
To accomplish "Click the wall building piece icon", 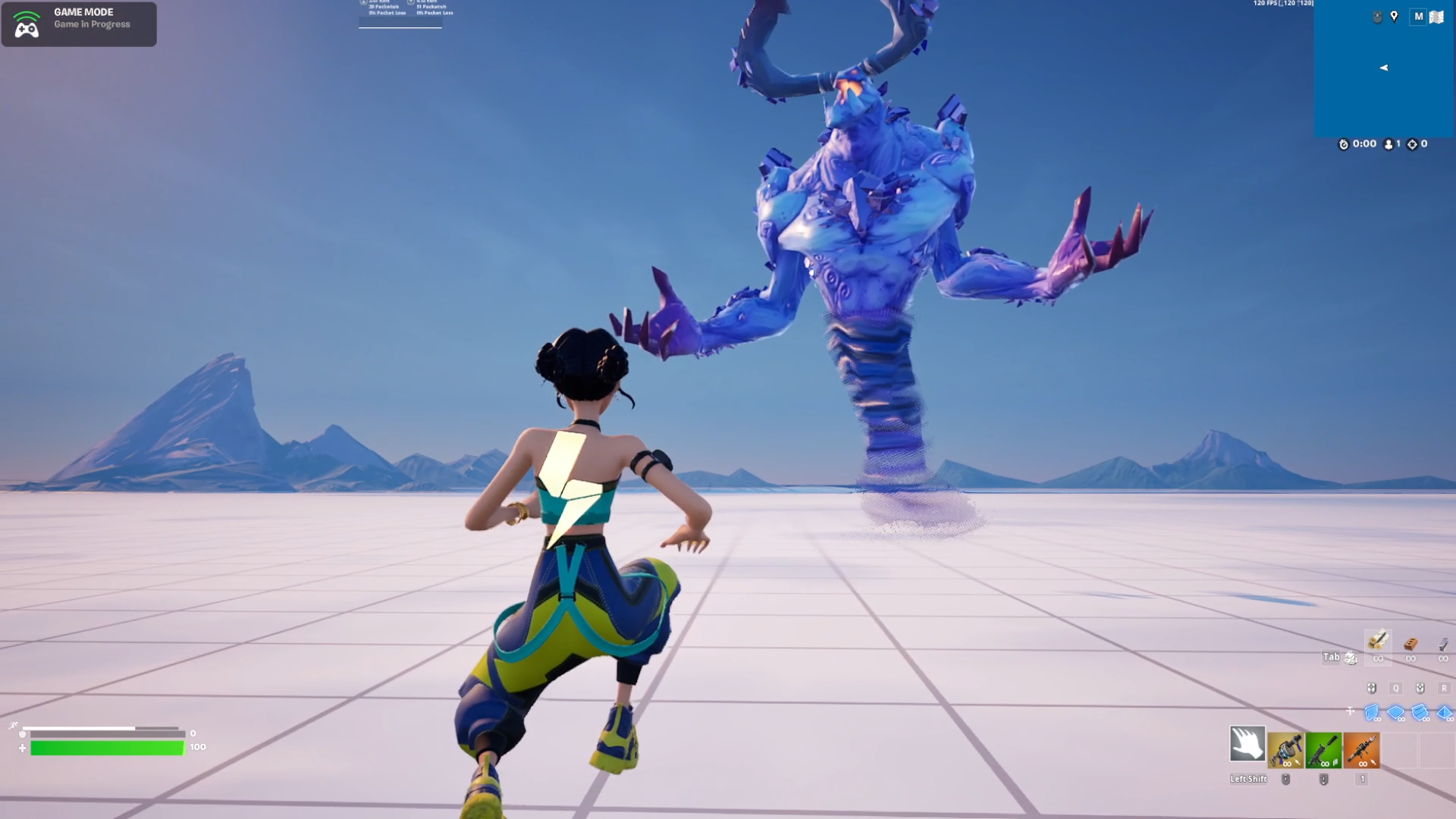I will point(1371,711).
